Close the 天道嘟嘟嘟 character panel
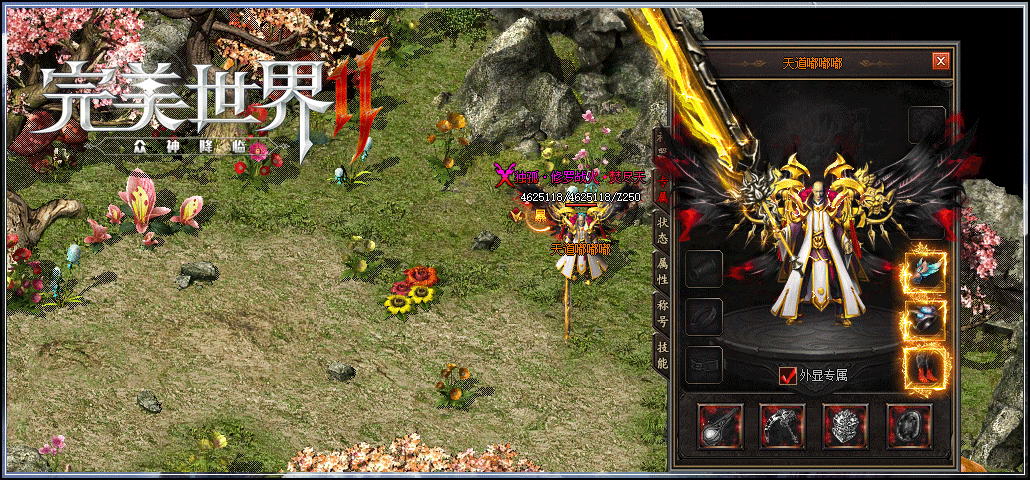Viewport: 1030px width, 480px height. 940,62
